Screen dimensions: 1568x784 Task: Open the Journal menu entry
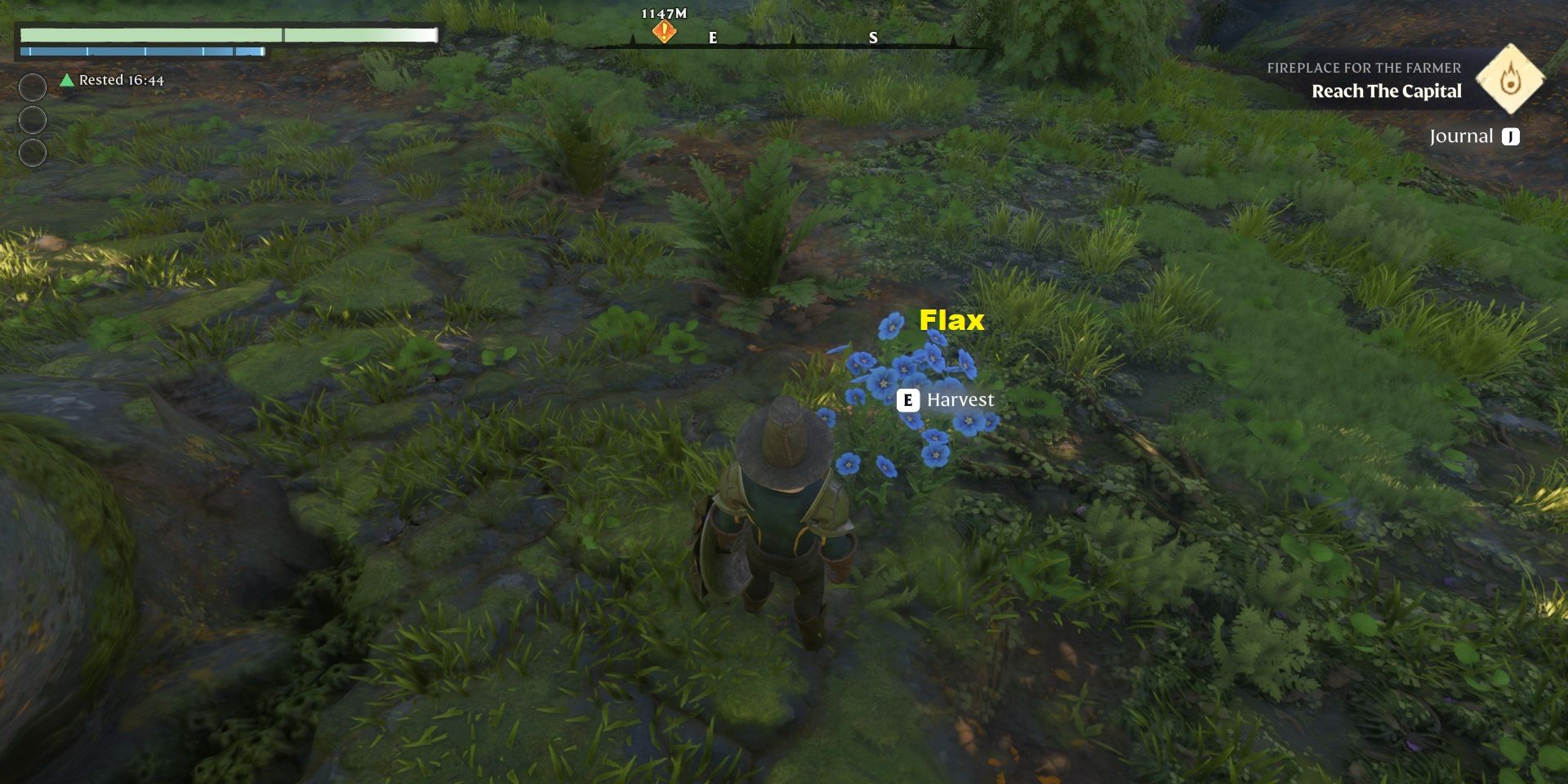click(1466, 136)
